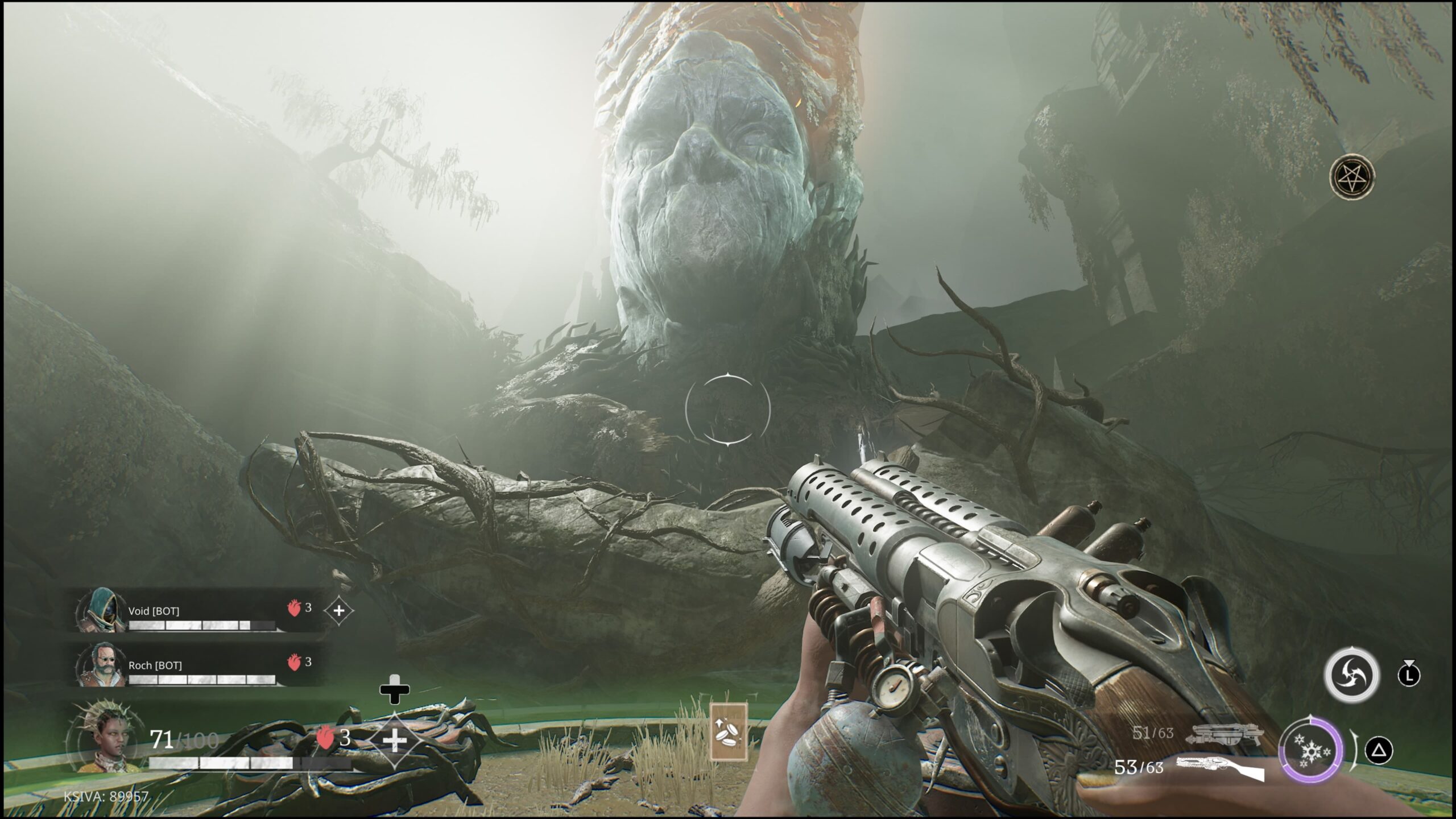This screenshot has height=819, width=1456.
Task: Trigger the purple snowflake freeze ability
Action: (x=1311, y=751)
